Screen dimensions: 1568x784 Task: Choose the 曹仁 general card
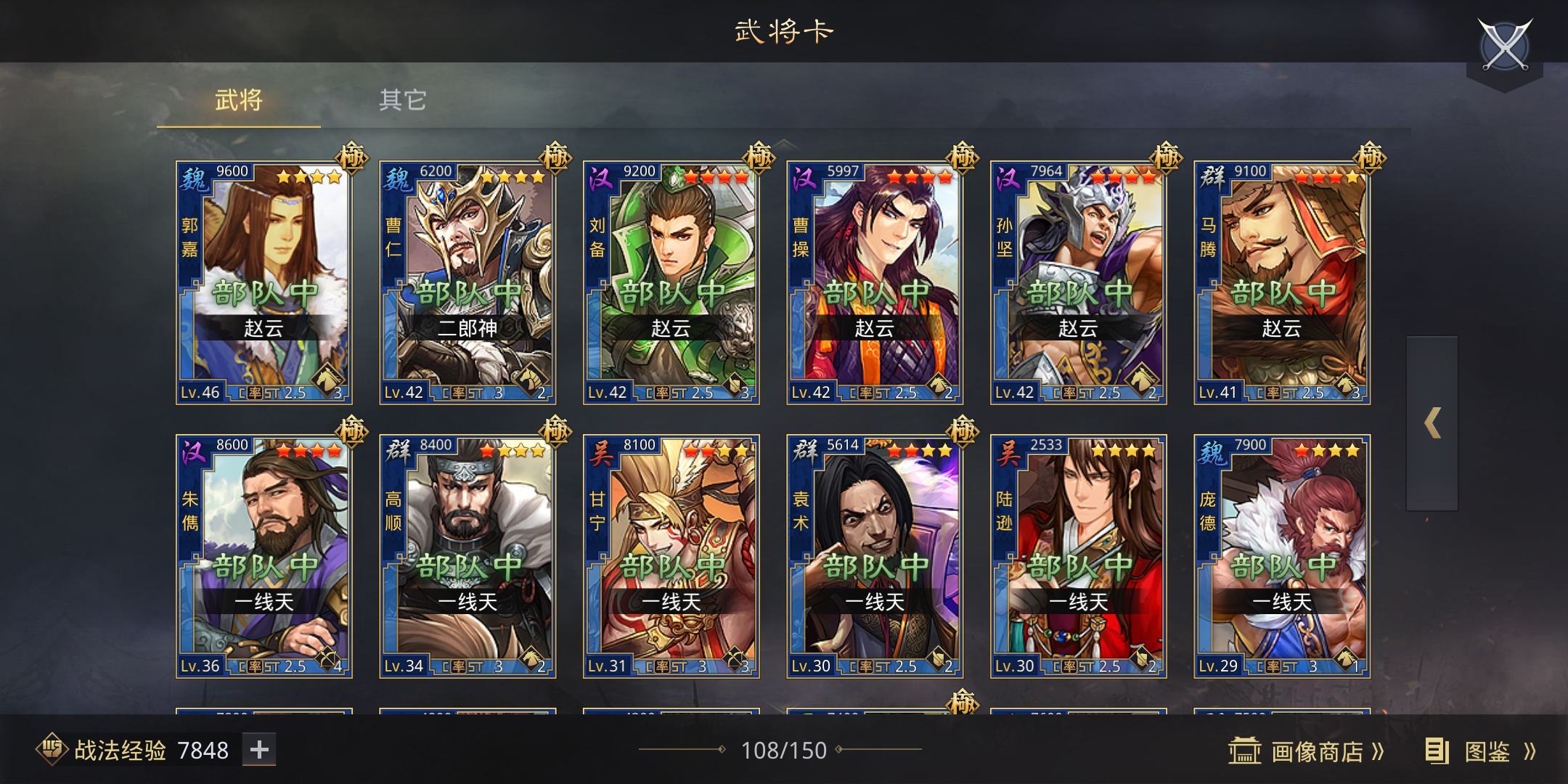467,282
